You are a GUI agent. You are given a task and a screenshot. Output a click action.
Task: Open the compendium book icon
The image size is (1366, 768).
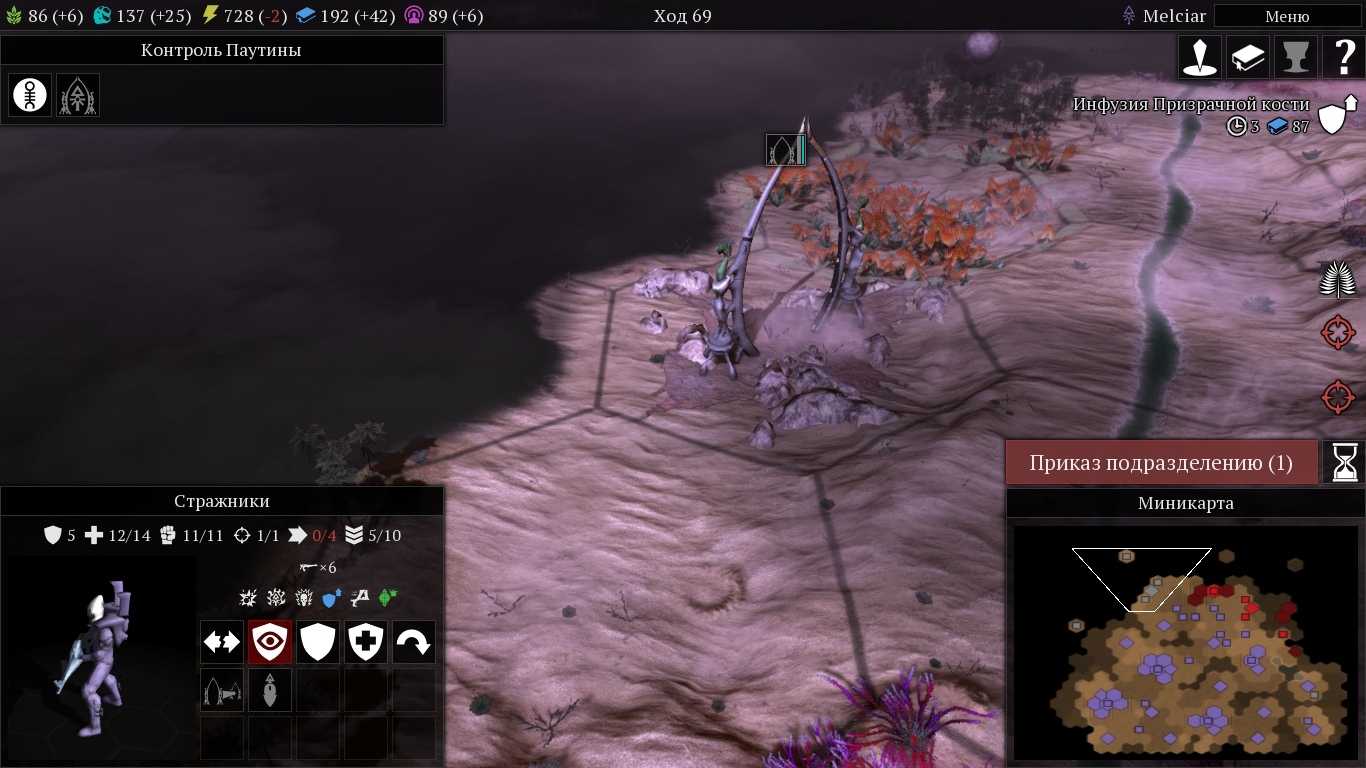[x=1248, y=57]
